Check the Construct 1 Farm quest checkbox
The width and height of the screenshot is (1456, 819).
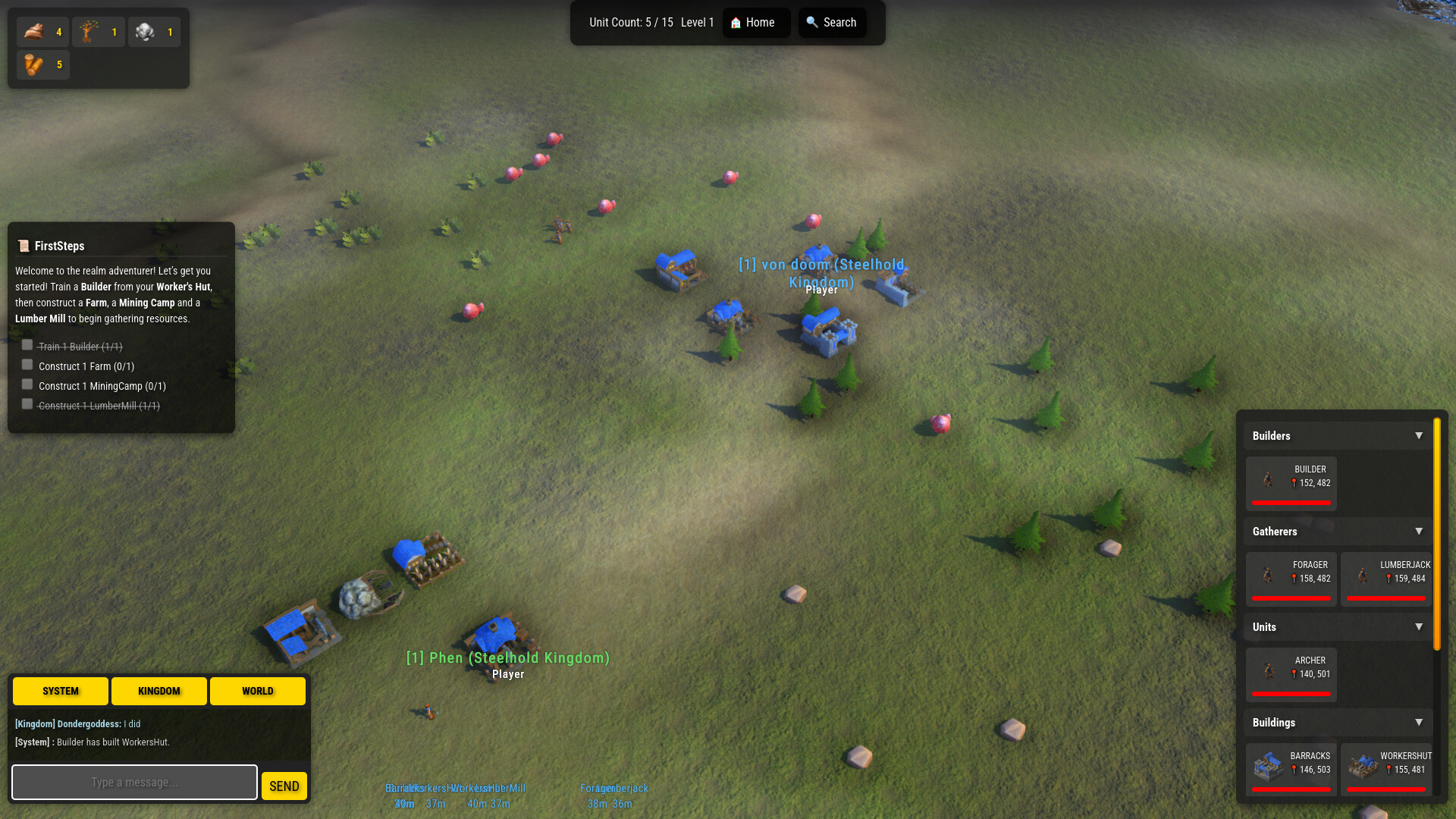27,365
